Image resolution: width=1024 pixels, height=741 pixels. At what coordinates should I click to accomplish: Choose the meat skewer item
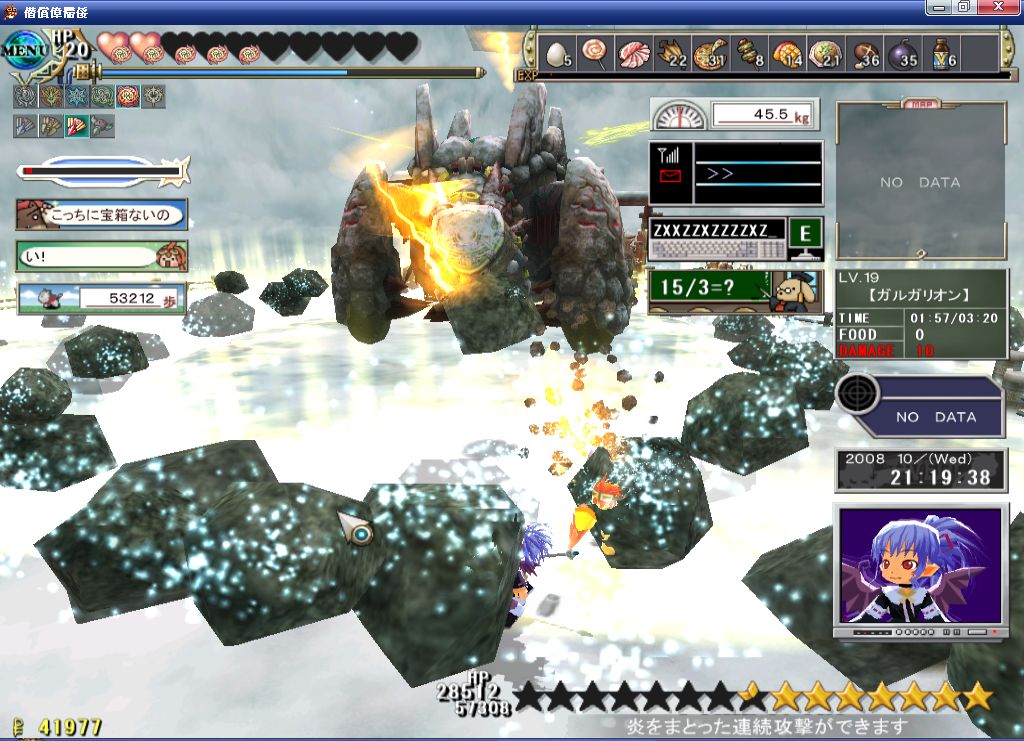(x=749, y=54)
